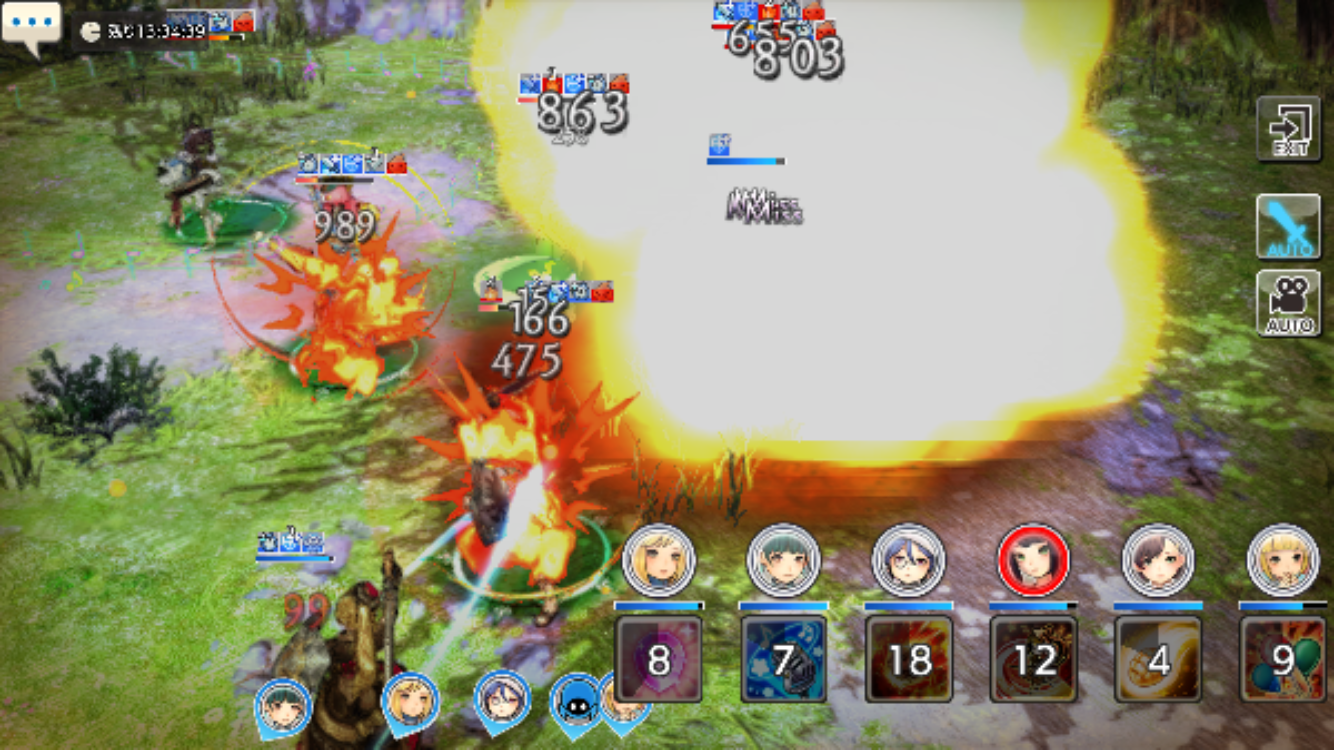
Task: Toggle the AUTO camera button
Action: pyautogui.click(x=1288, y=303)
